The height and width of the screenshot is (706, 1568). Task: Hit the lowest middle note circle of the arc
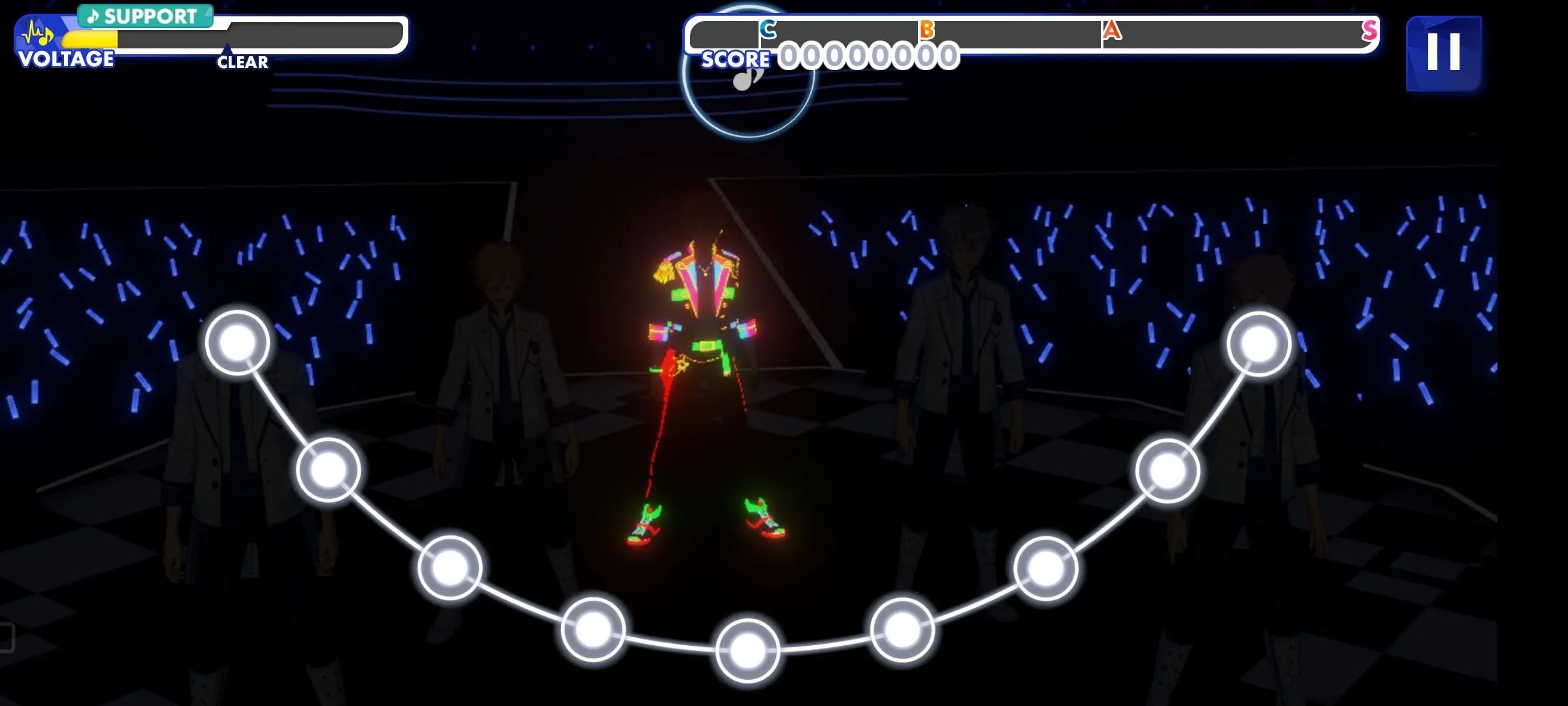point(747,651)
